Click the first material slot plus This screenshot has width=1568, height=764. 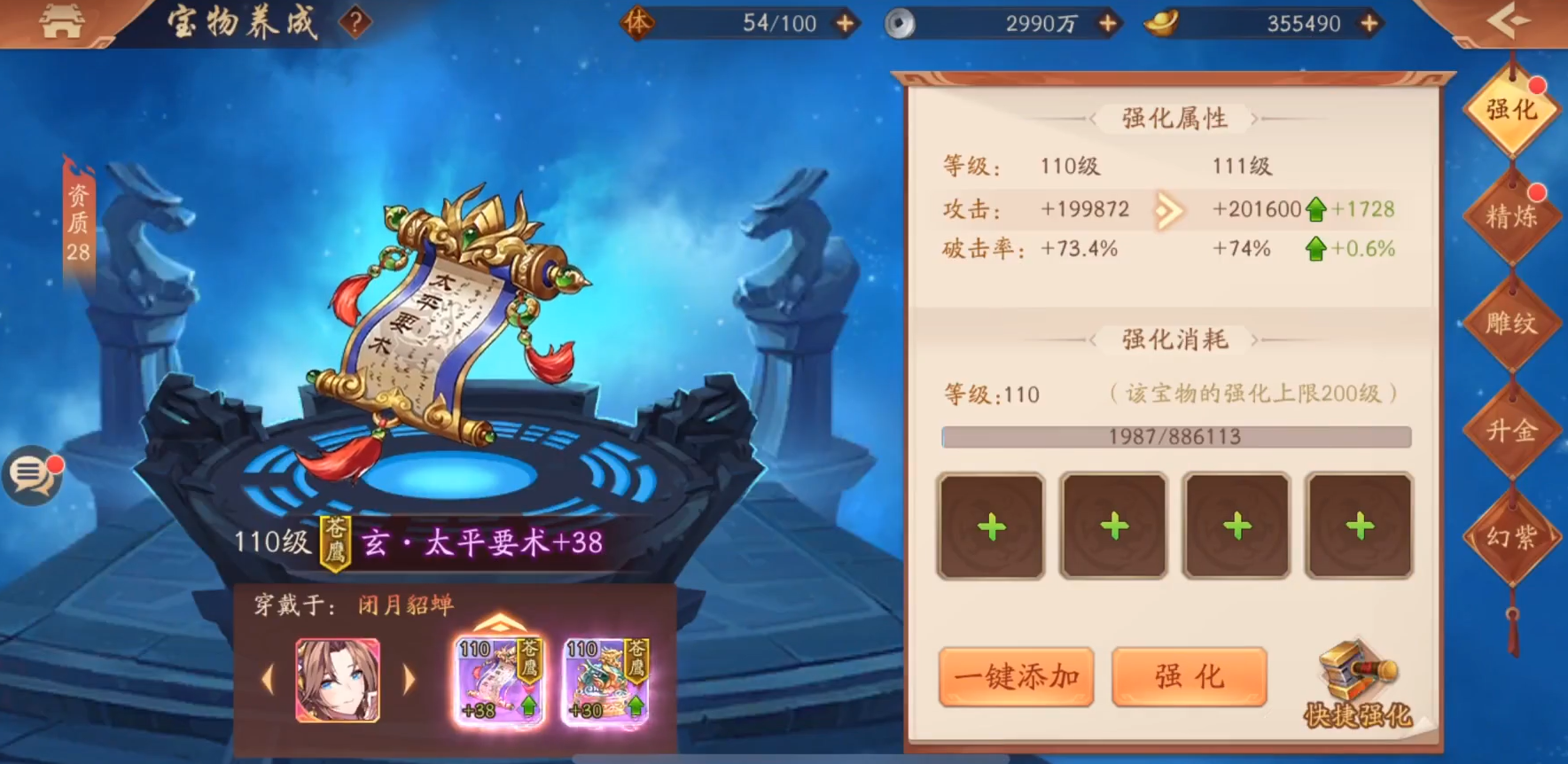pos(990,525)
